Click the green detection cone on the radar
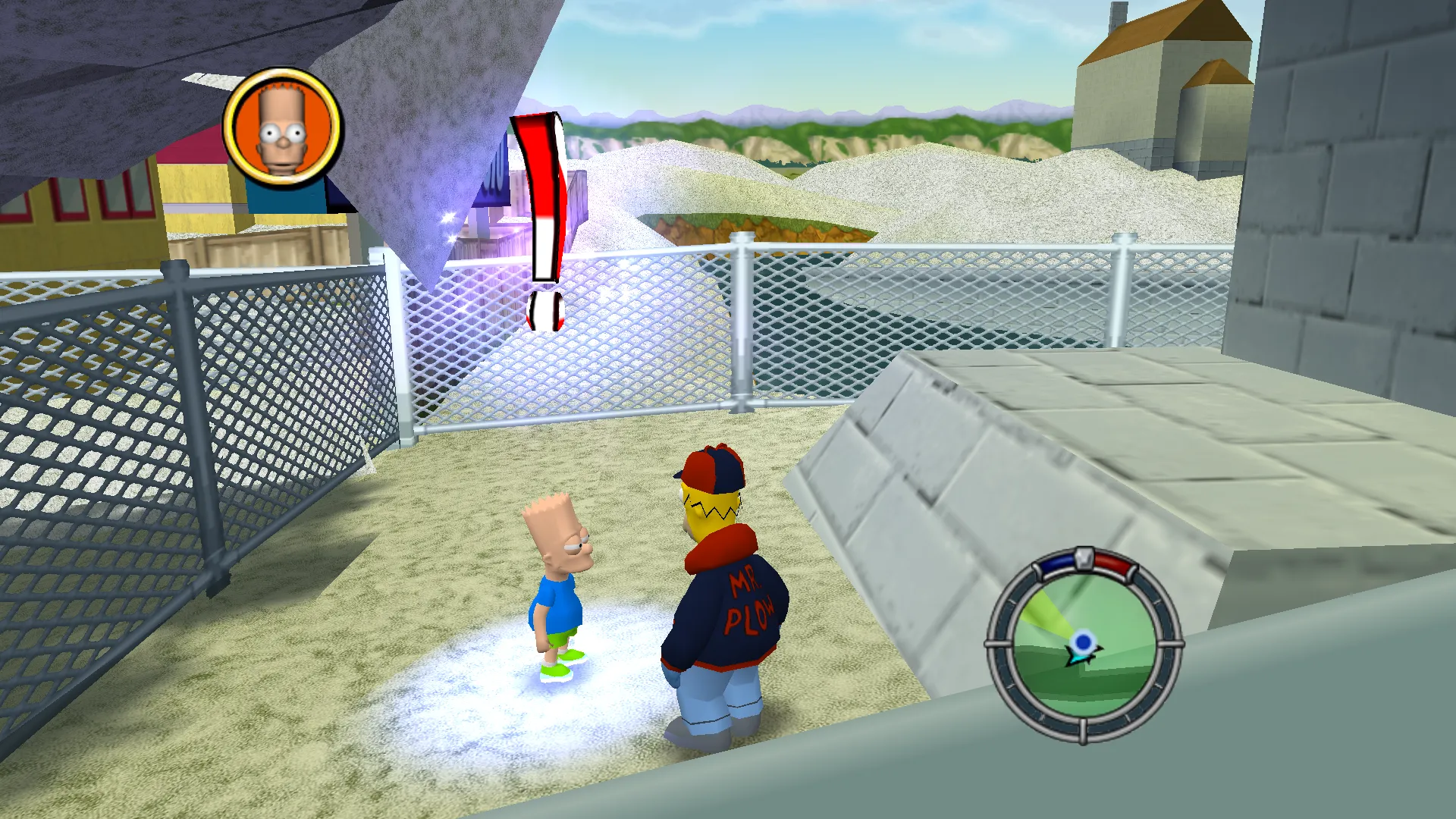 coord(1046,610)
